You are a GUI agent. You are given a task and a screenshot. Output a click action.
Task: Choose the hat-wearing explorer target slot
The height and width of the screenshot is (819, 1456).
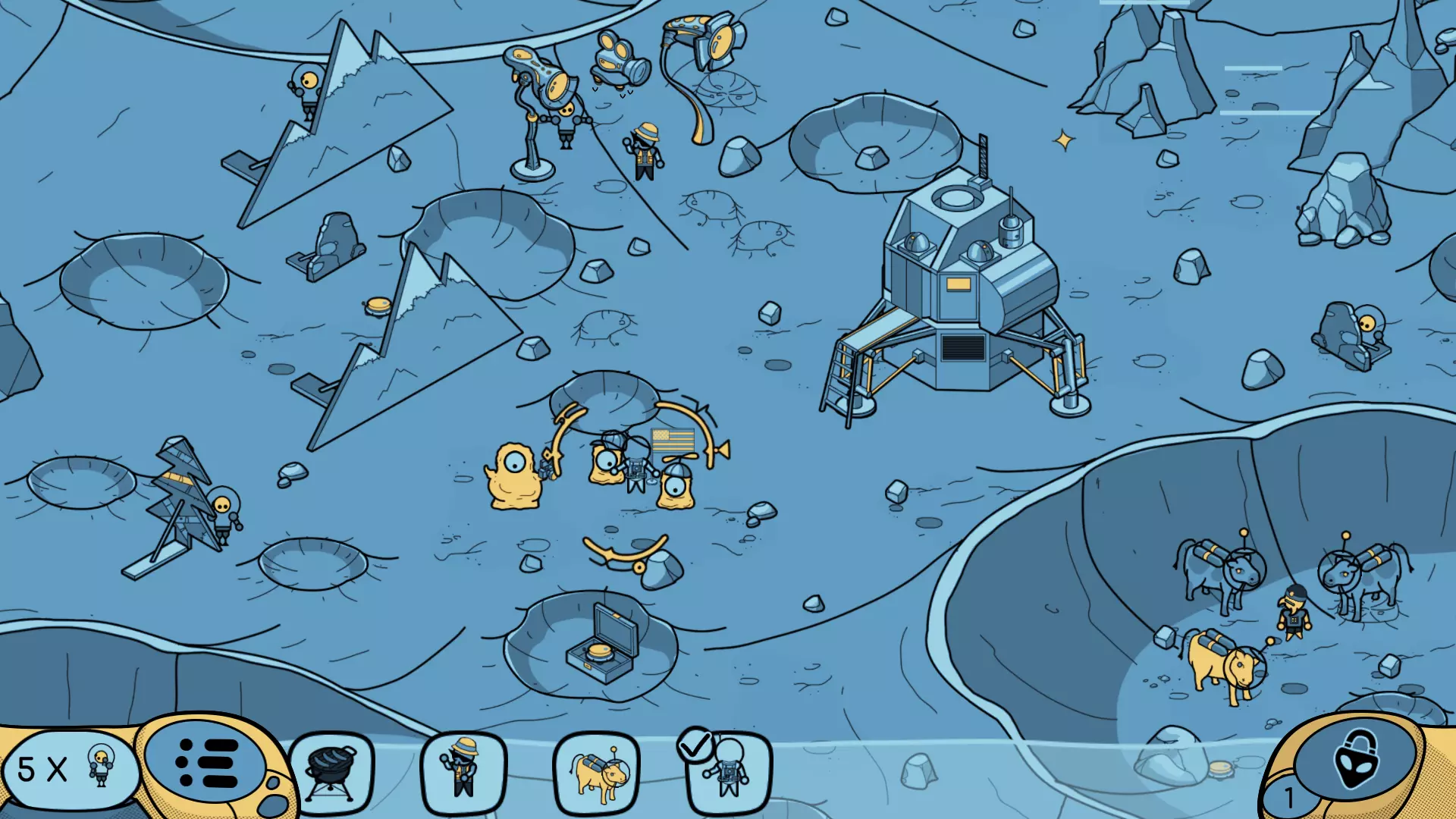tap(463, 773)
